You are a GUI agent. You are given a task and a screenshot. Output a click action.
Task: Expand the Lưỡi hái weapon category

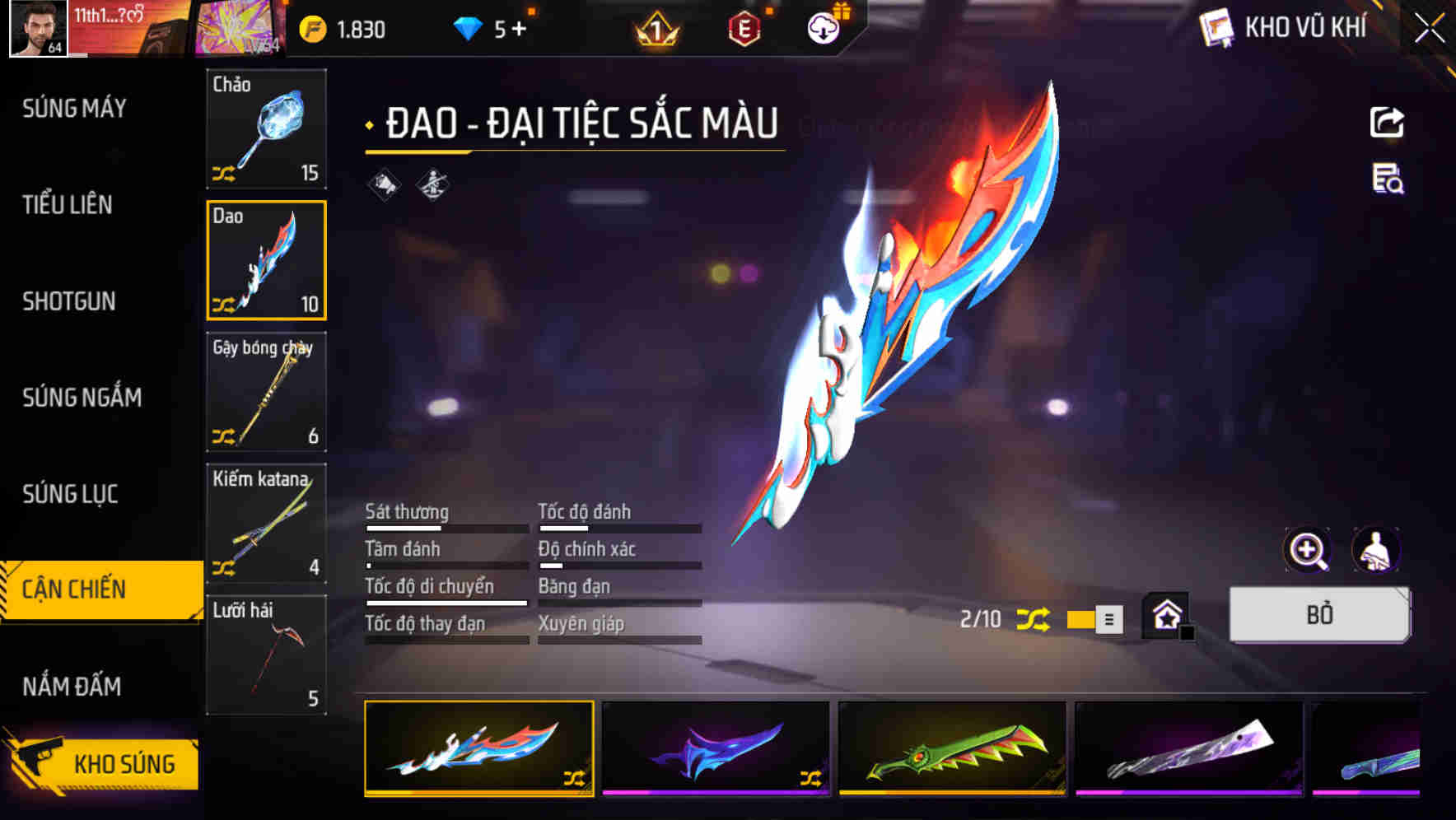[265, 656]
